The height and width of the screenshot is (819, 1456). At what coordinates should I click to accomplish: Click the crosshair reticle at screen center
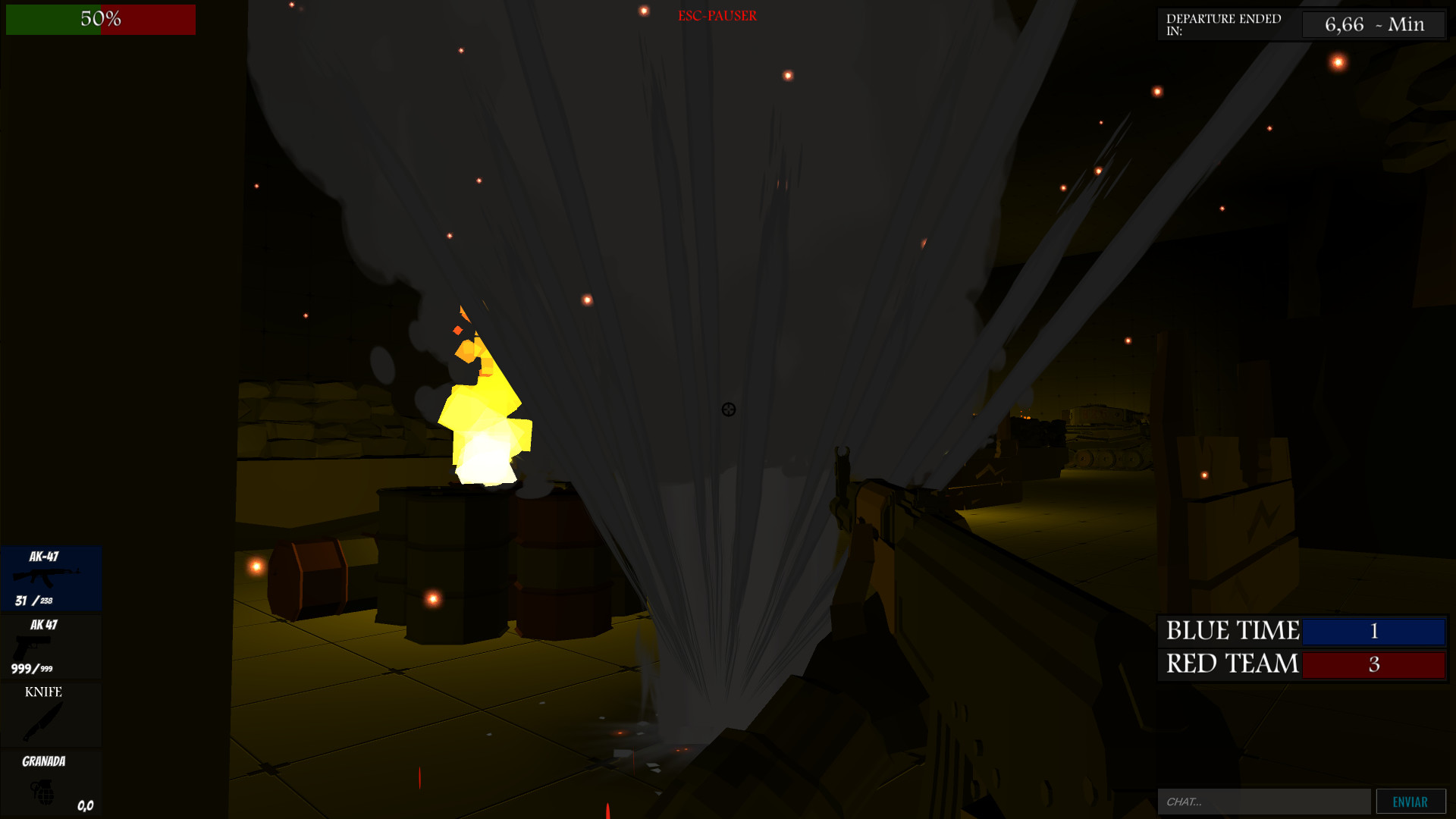[x=728, y=409]
